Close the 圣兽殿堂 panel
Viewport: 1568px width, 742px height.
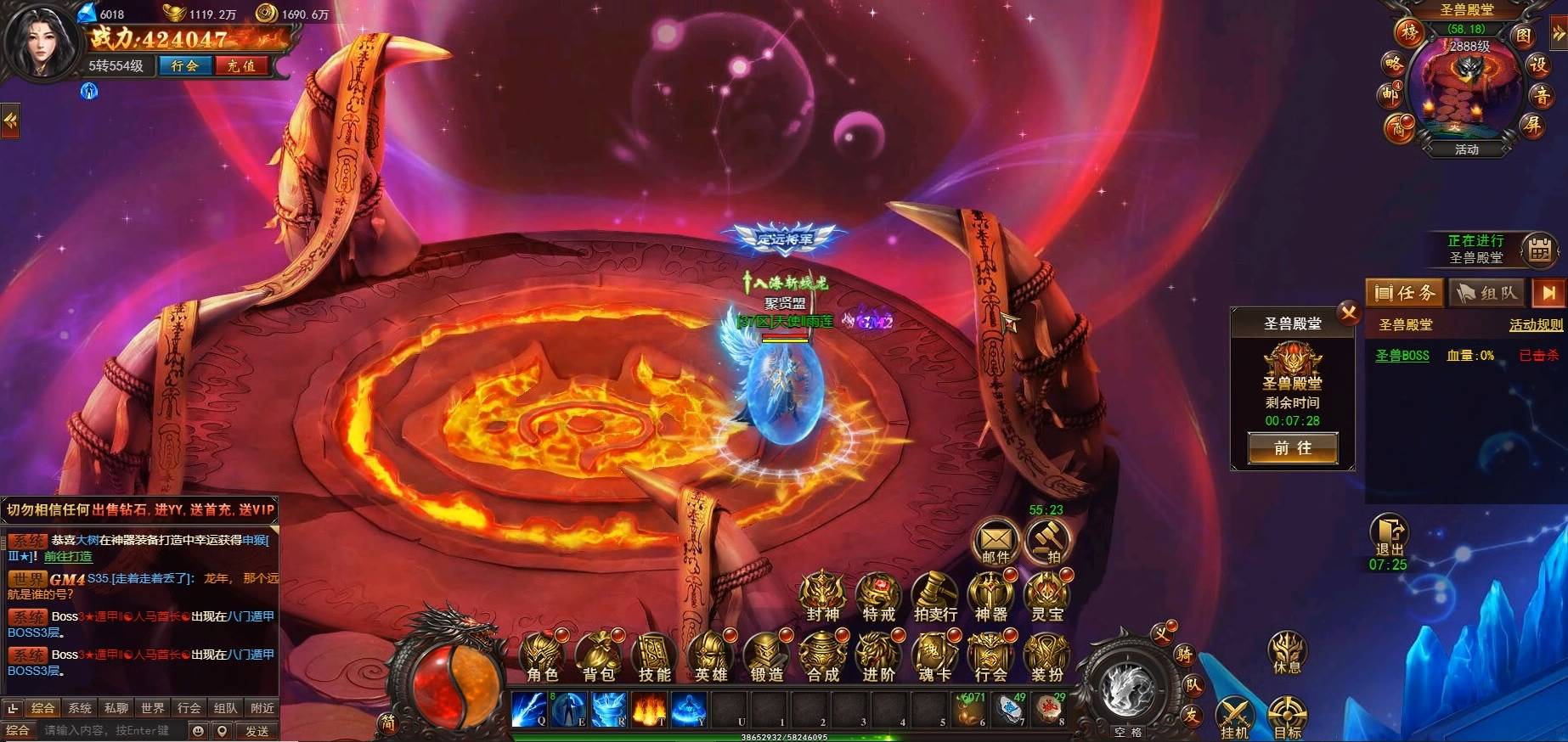pyautogui.click(x=1348, y=313)
